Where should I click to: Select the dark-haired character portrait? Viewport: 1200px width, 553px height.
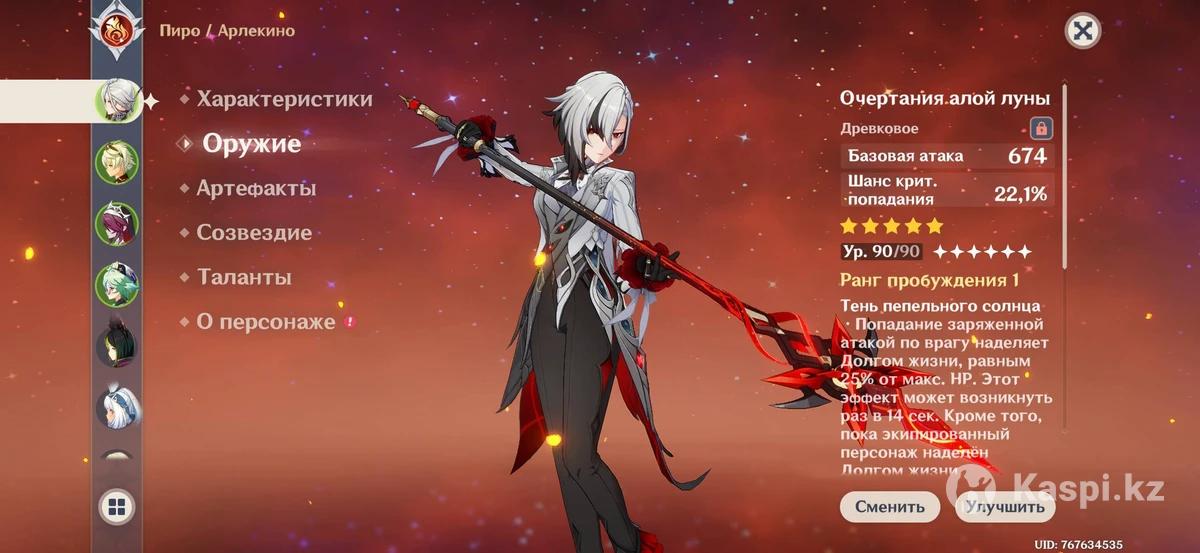[x=117, y=346]
